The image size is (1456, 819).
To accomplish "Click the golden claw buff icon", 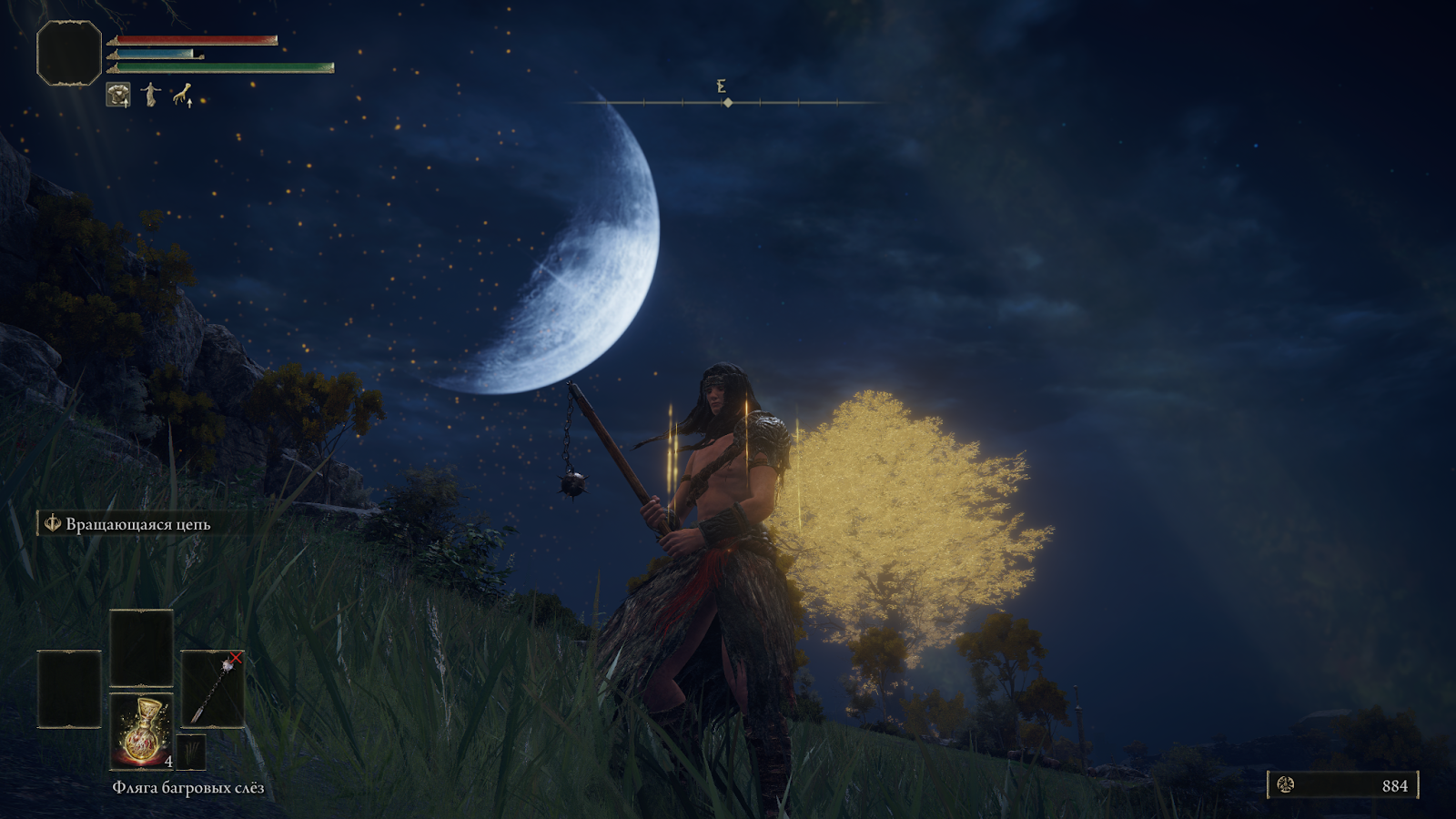I will pyautogui.click(x=184, y=95).
